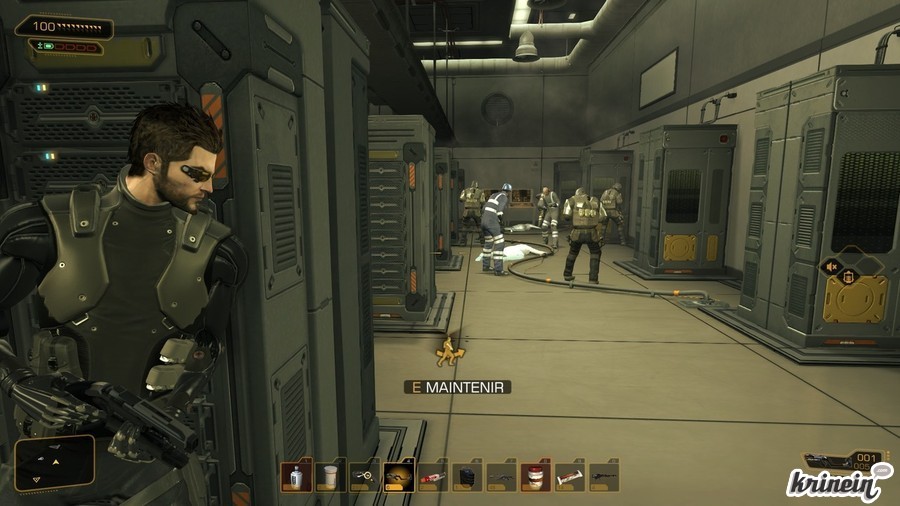Choose the beige cup item slot
This screenshot has width=900, height=506.
click(x=330, y=476)
